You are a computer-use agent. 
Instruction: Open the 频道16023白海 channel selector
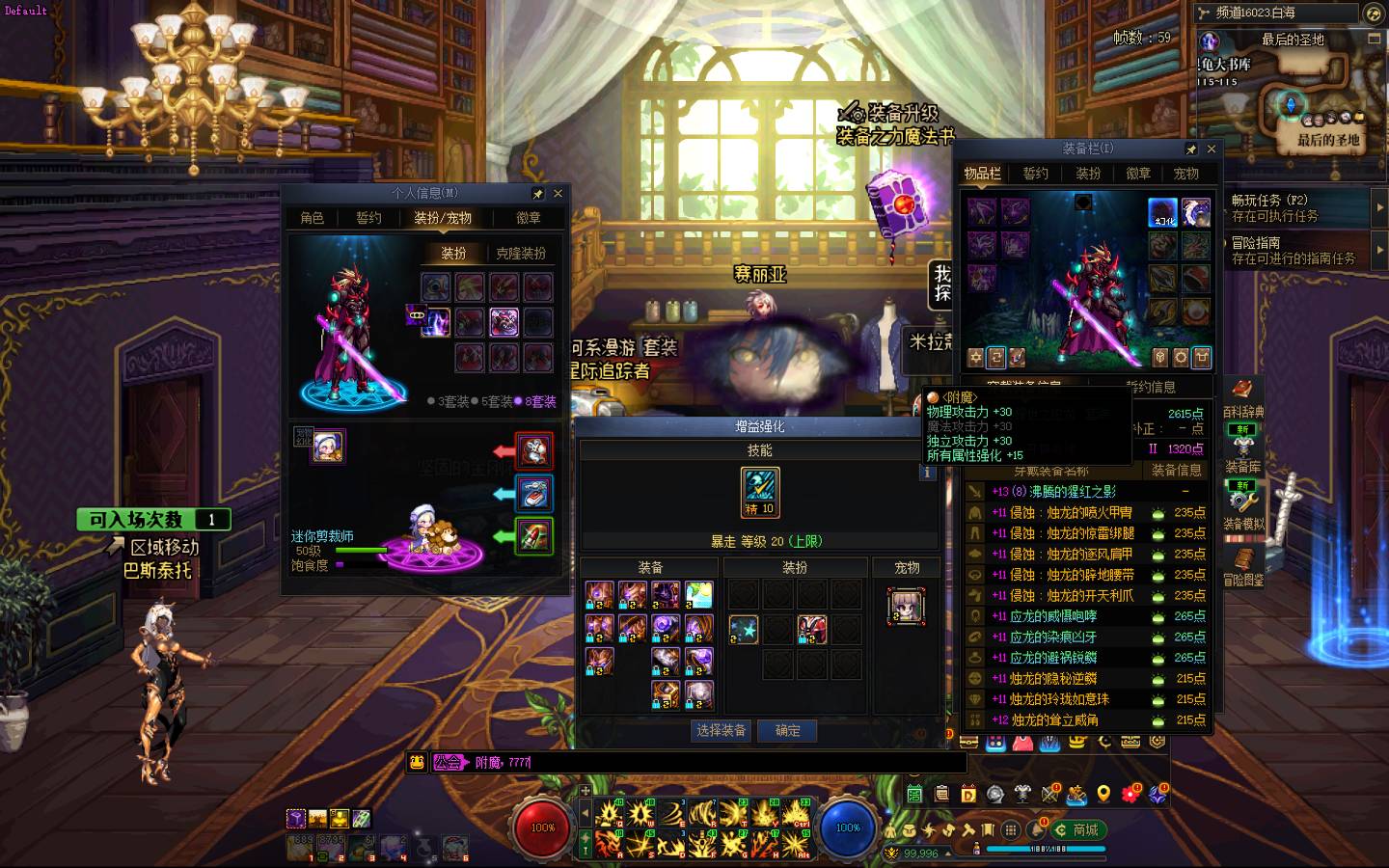[x=1273, y=13]
